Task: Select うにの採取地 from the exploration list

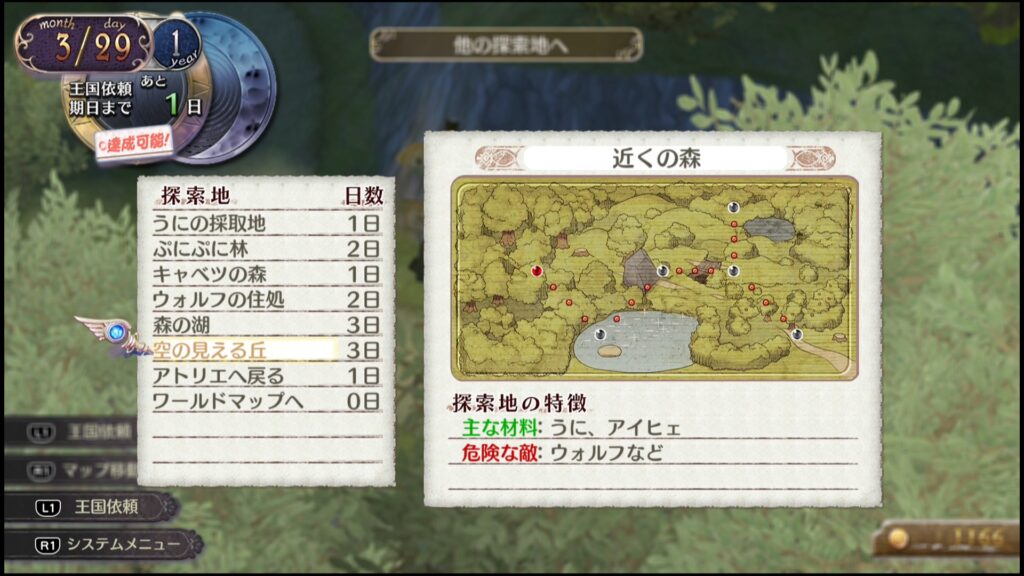Action: (210, 223)
